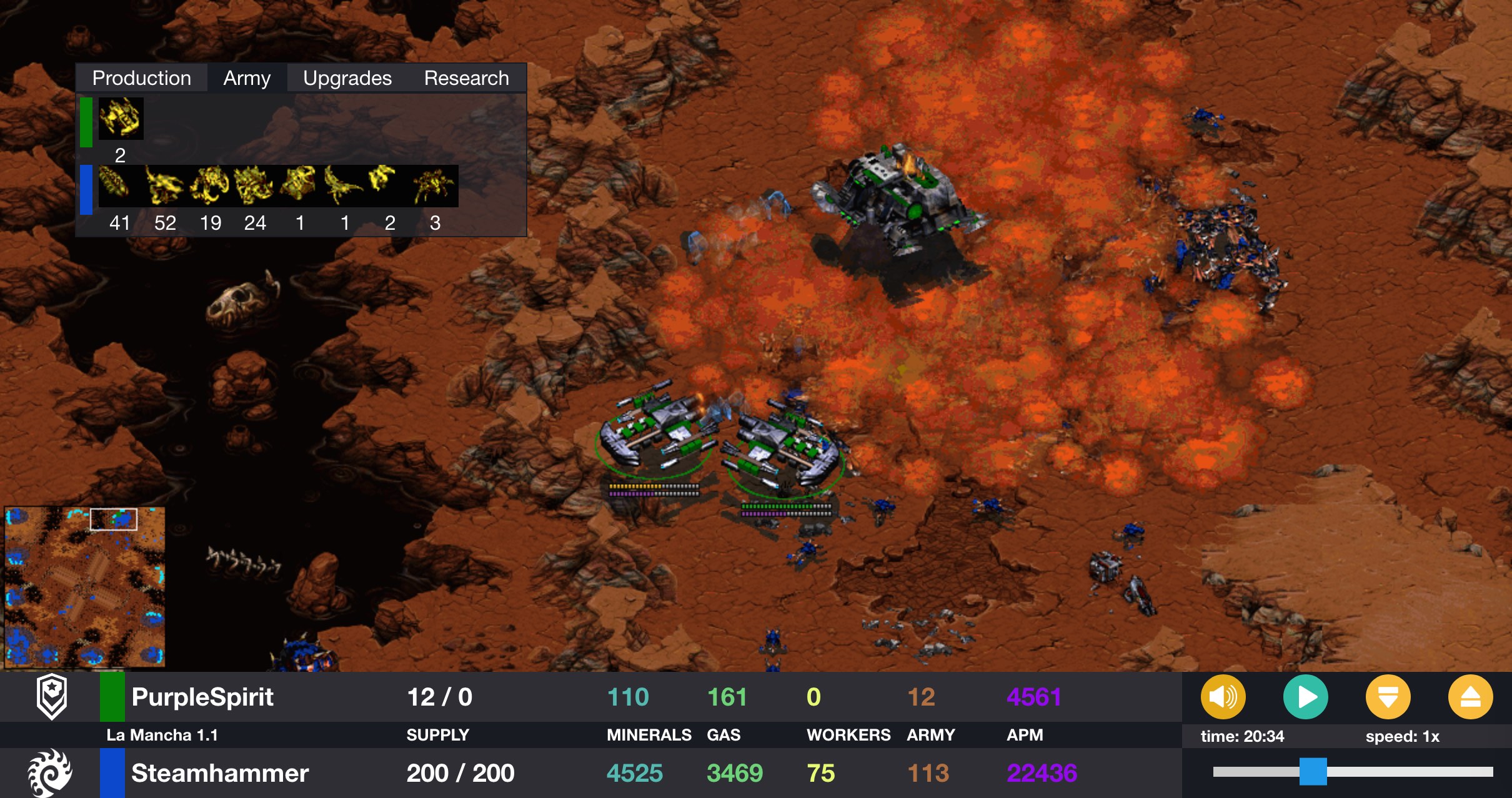Resume replay with the green play button
The width and height of the screenshot is (1512, 798).
coord(1305,697)
